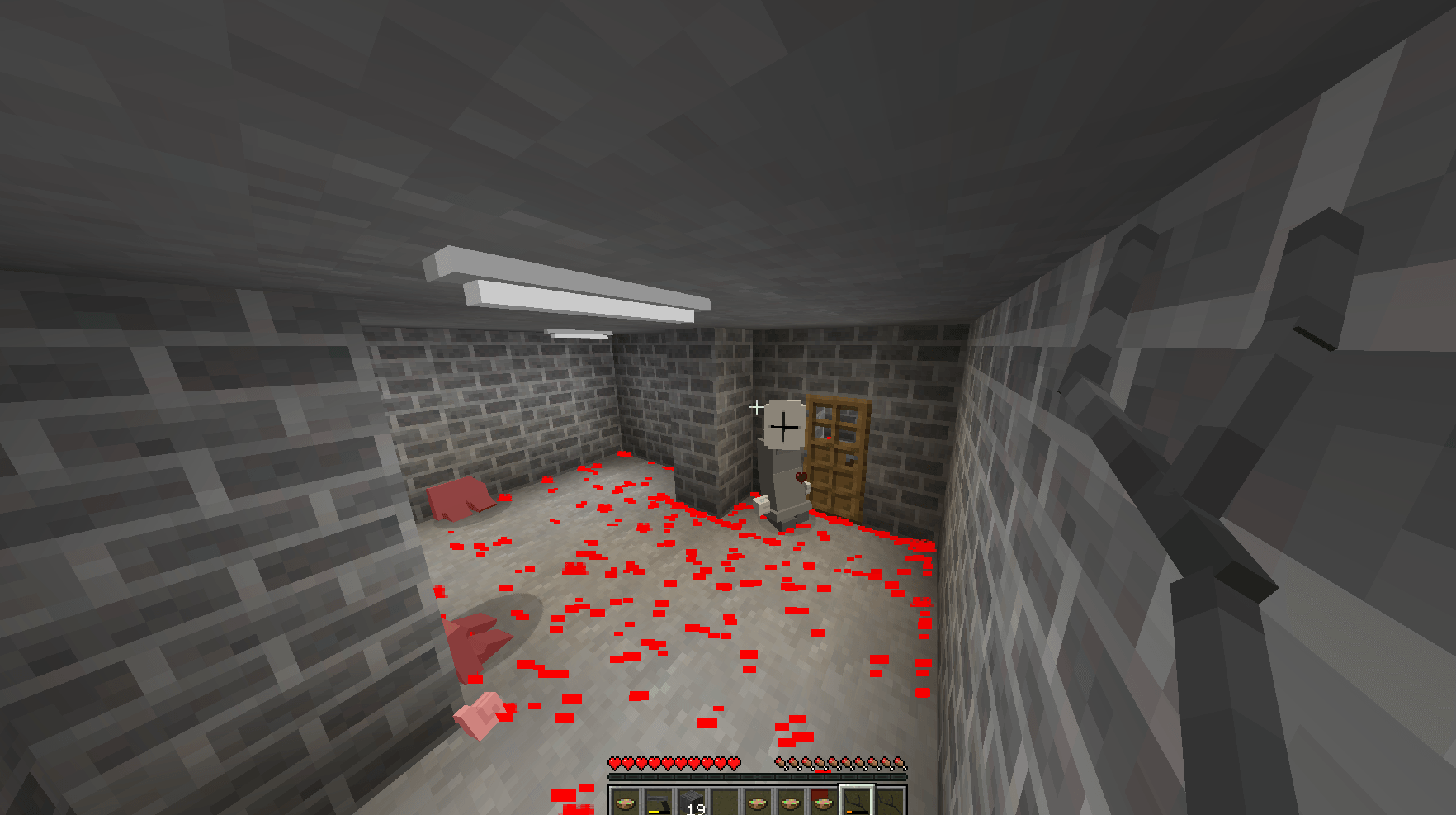The height and width of the screenshot is (815, 1456).
Task: Select the iron tool with yellow durability bar
Action: point(659,801)
